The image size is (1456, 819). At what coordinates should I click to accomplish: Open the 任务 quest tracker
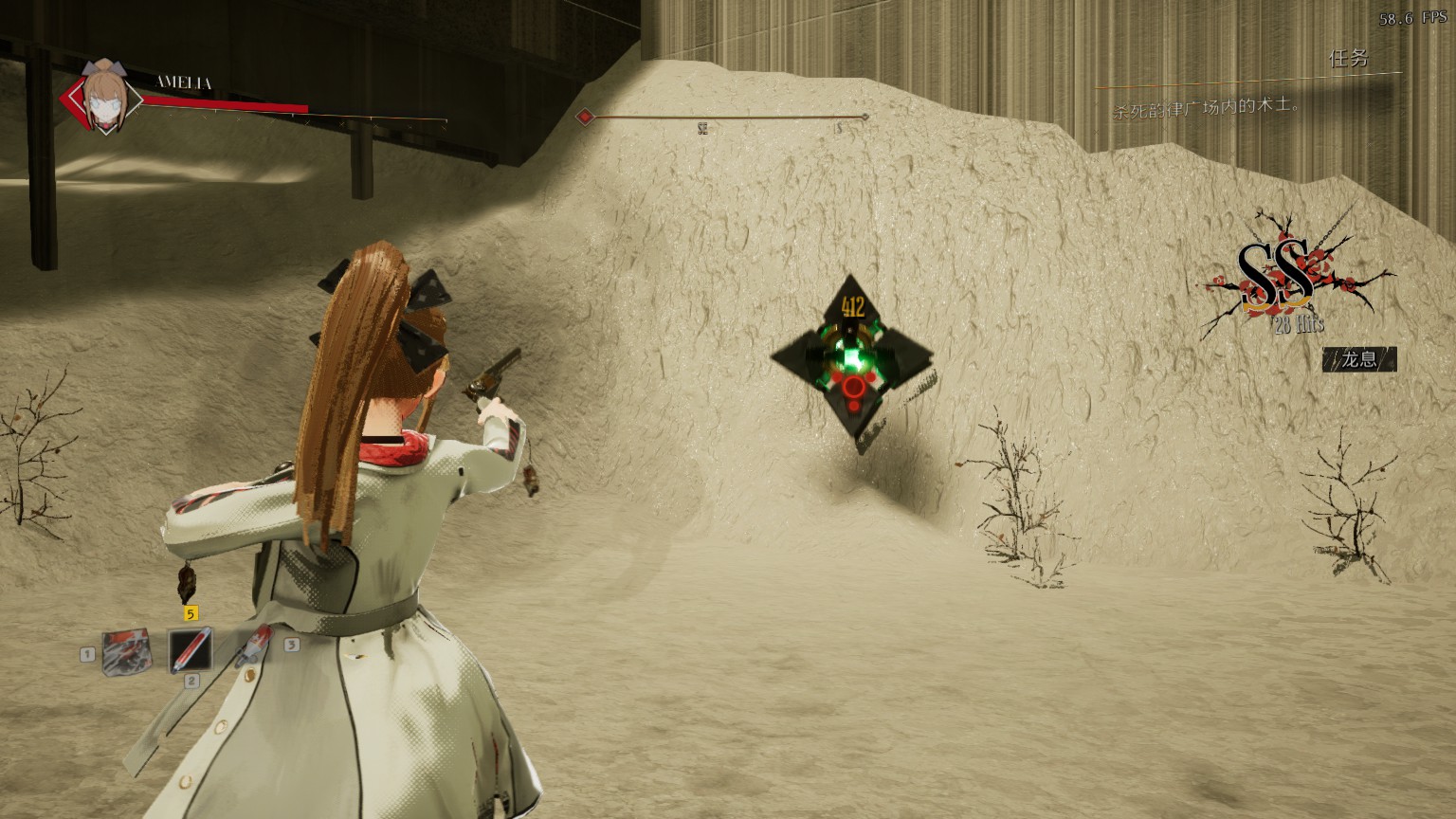tap(1348, 59)
